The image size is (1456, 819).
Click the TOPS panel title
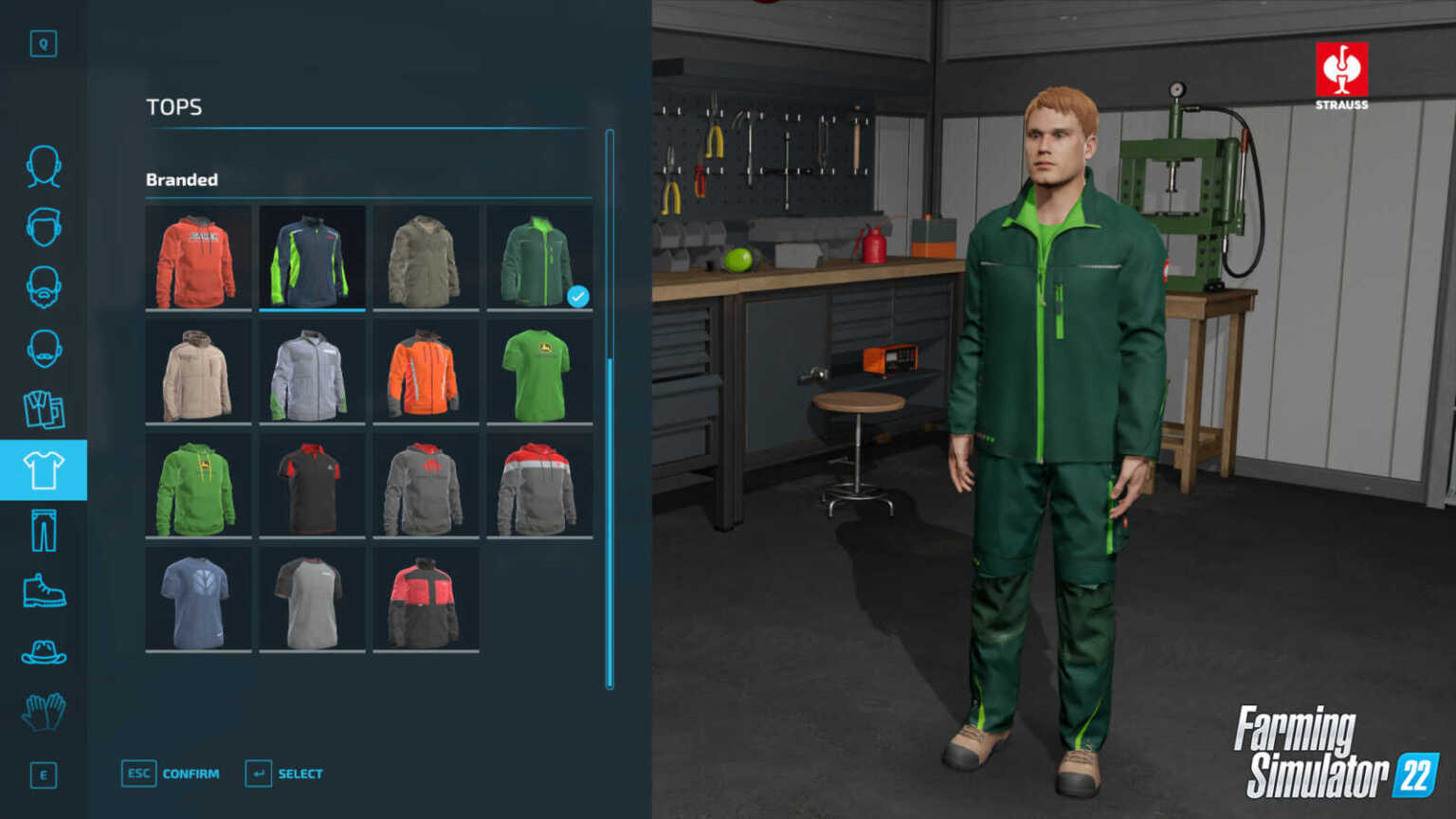(x=173, y=107)
